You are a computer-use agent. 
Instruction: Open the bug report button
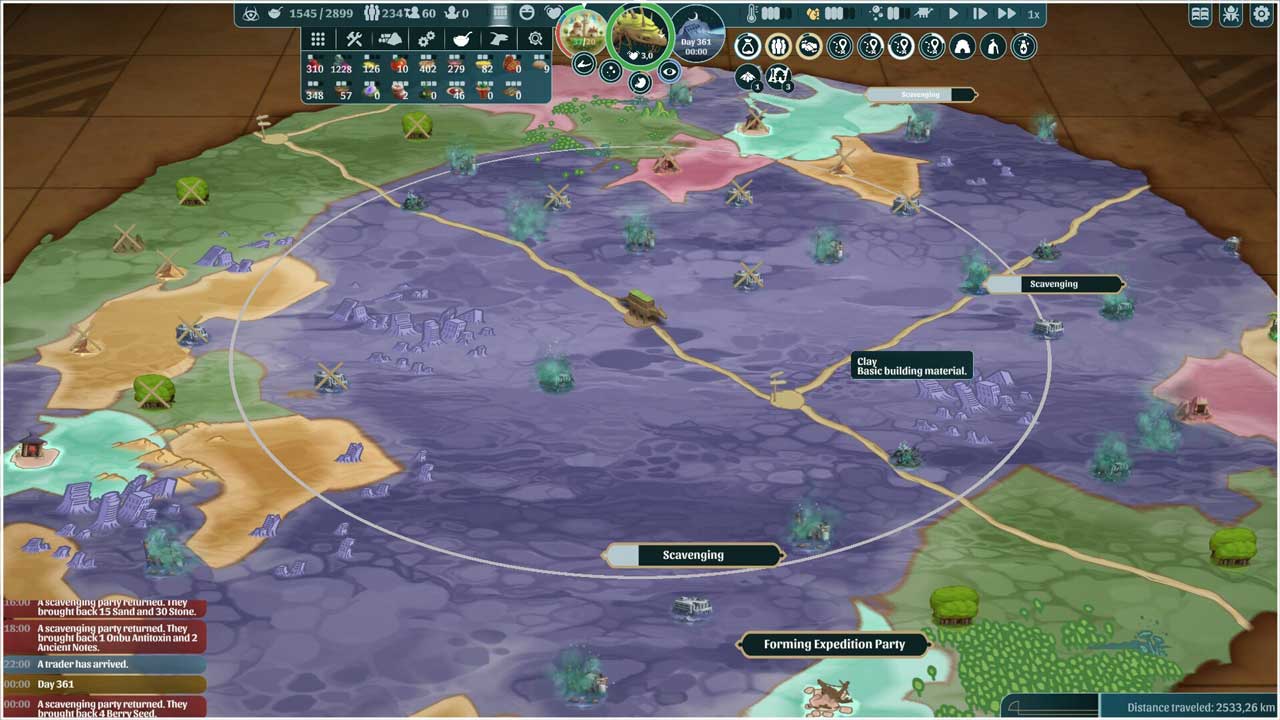1229,15
